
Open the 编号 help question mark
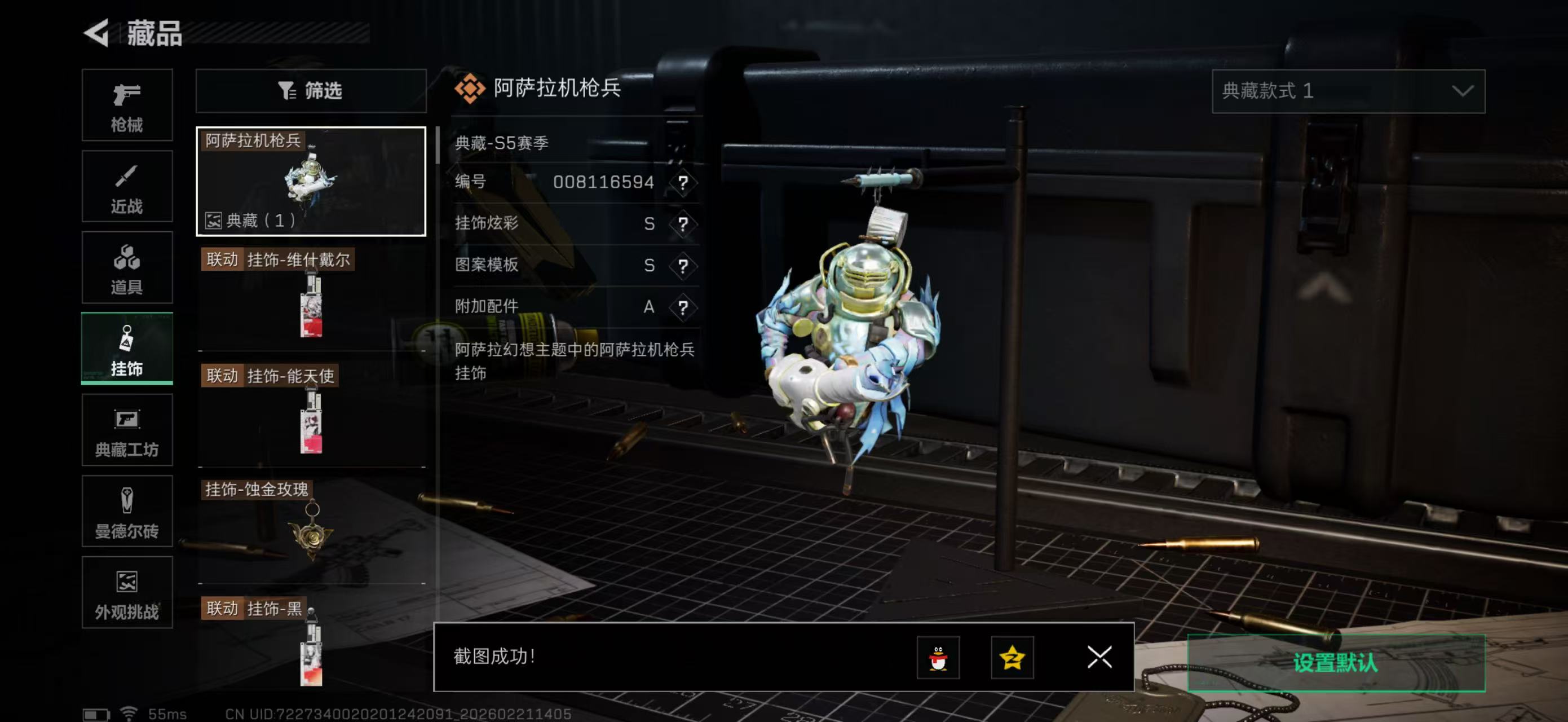click(x=684, y=182)
